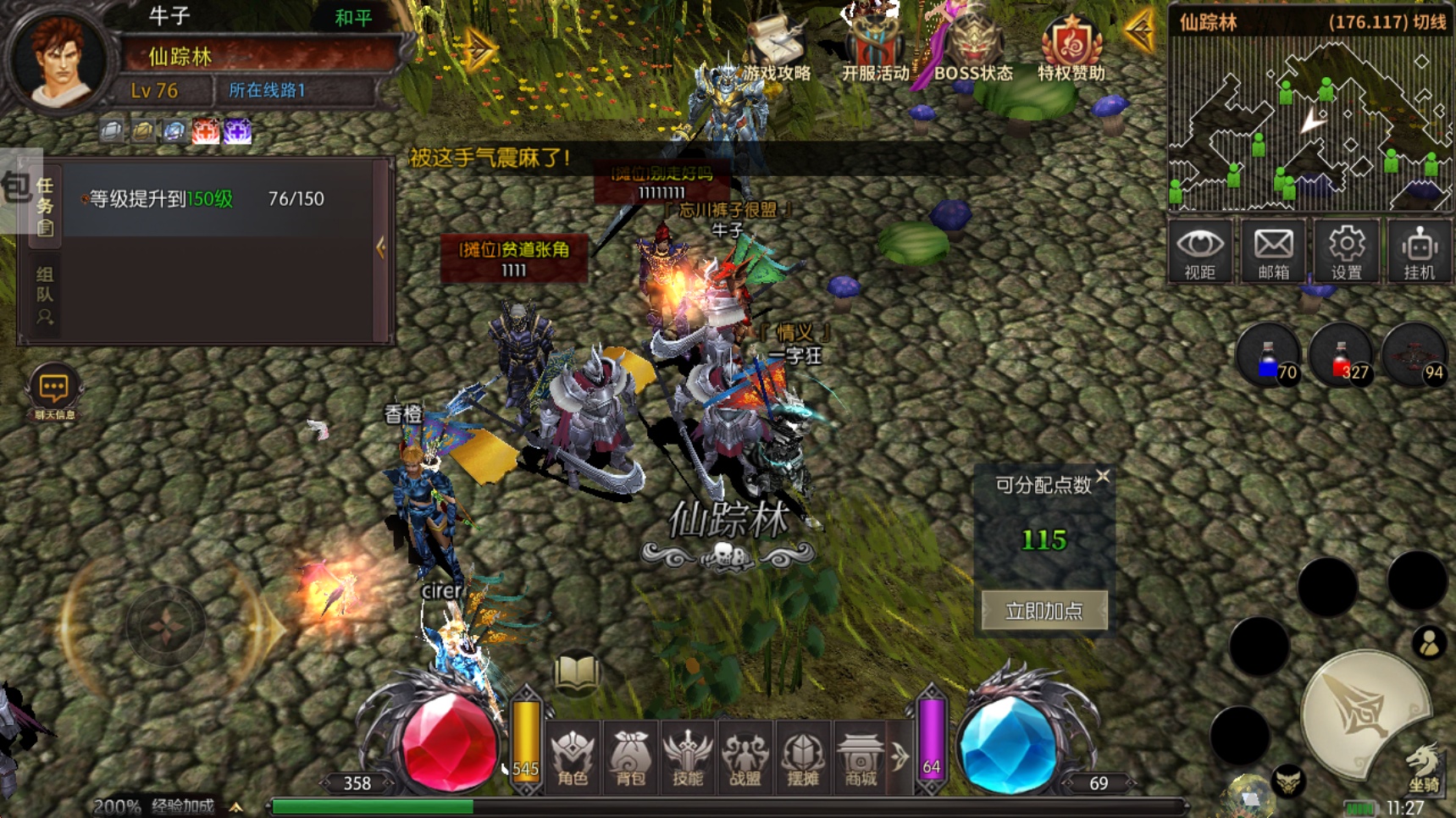Toggle 挂机 auto-battle
This screenshot has width=1456, height=818.
click(1420, 251)
